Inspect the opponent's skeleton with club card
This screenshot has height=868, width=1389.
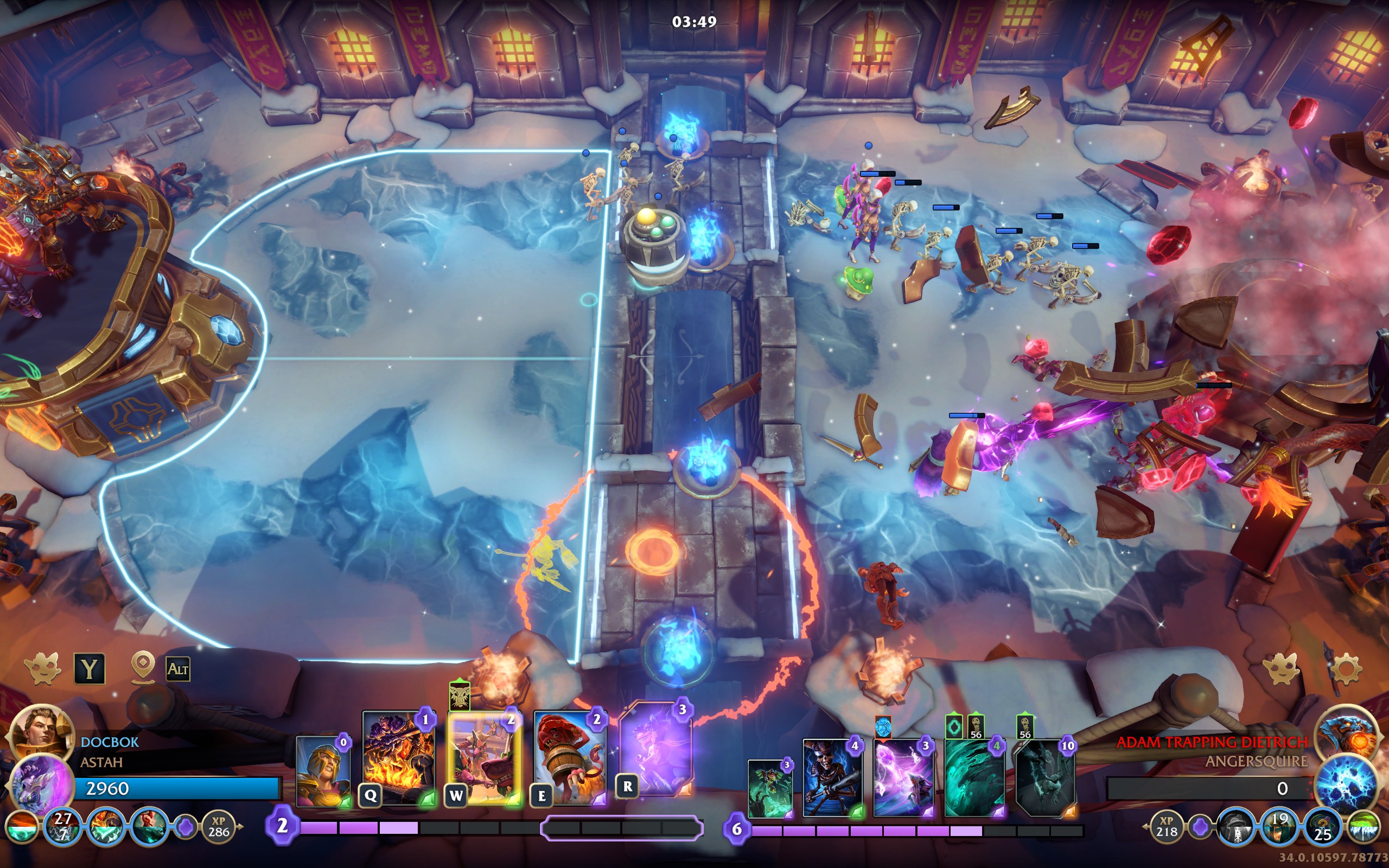(832, 778)
